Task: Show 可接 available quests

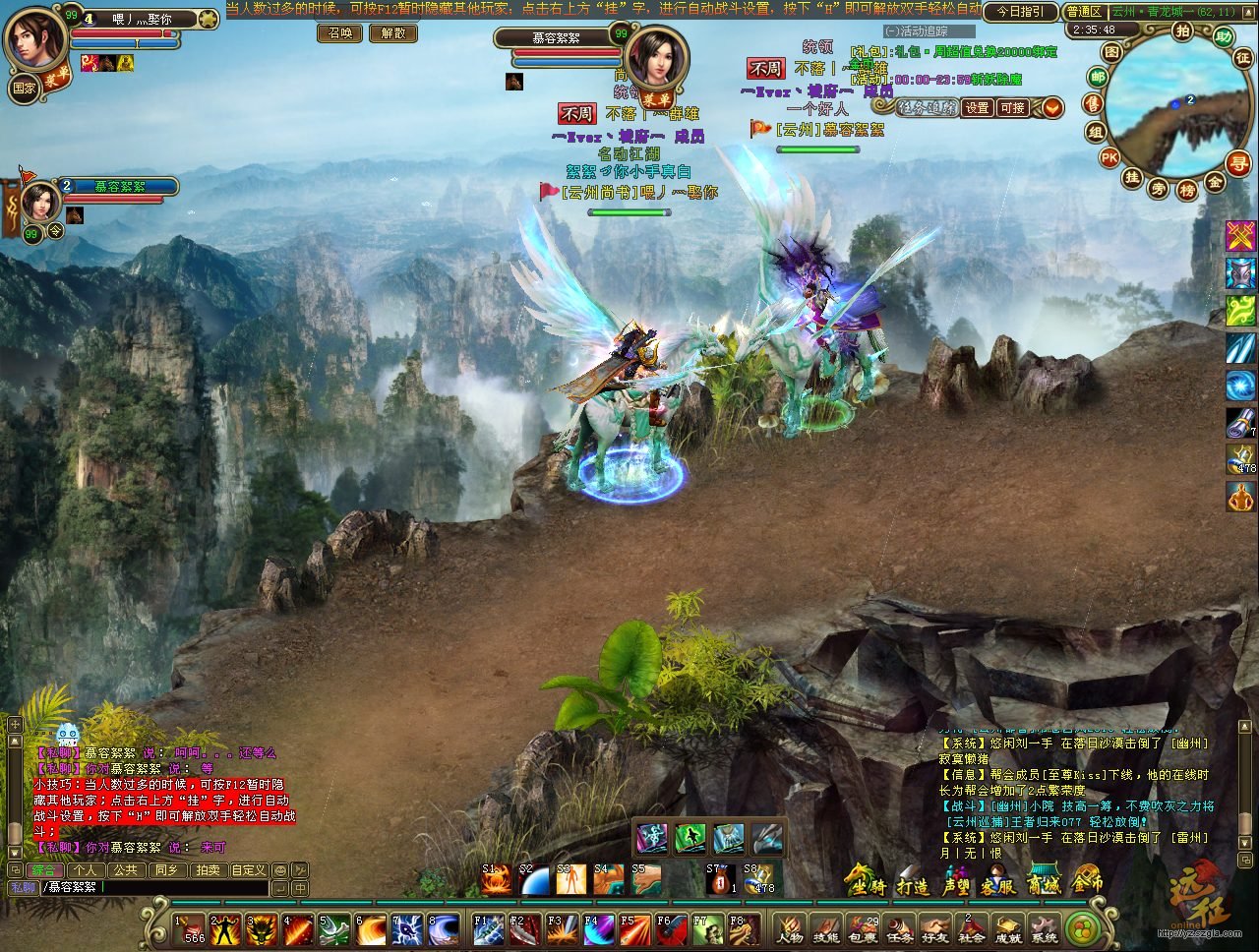Action: (1012, 107)
